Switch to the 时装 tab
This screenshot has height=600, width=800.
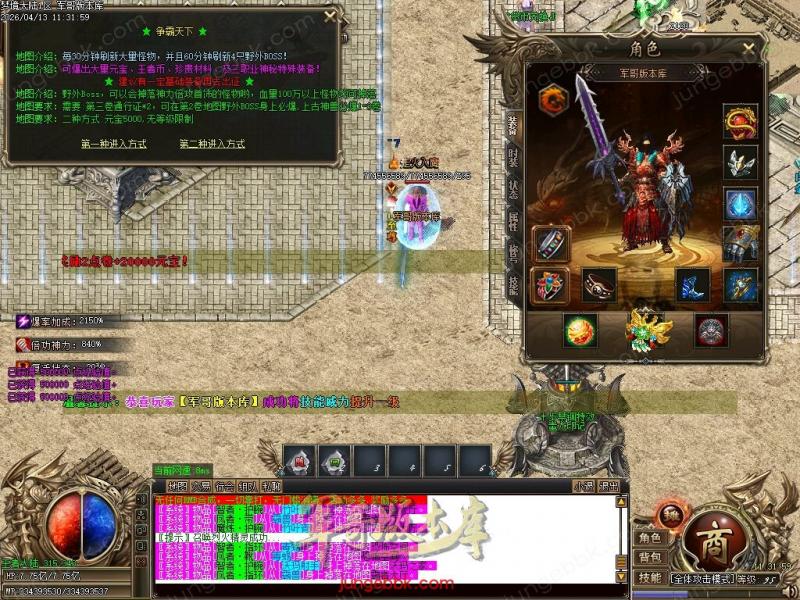pos(513,155)
